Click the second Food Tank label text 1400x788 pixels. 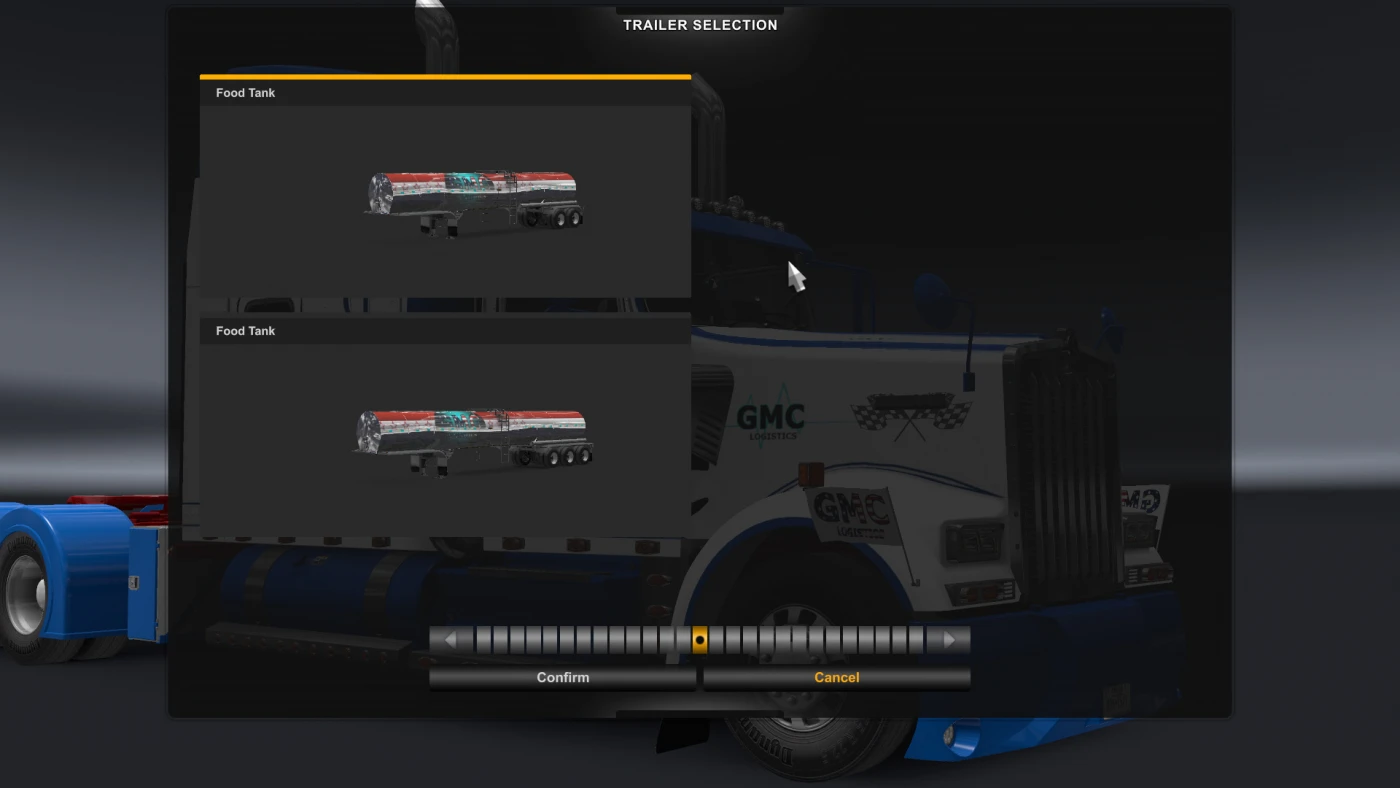tap(245, 330)
